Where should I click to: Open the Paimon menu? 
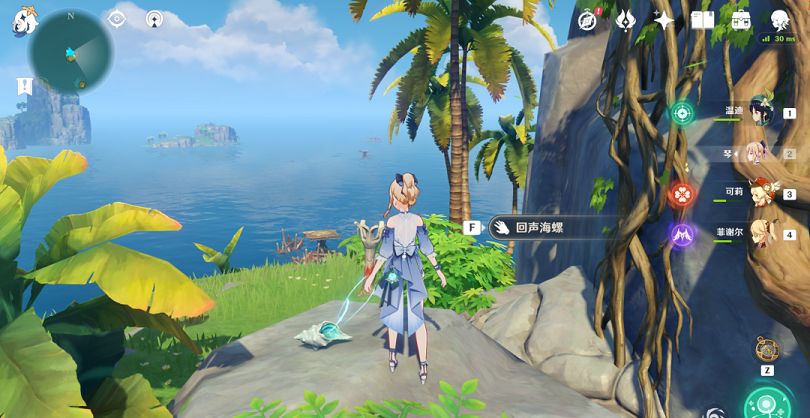click(23, 22)
